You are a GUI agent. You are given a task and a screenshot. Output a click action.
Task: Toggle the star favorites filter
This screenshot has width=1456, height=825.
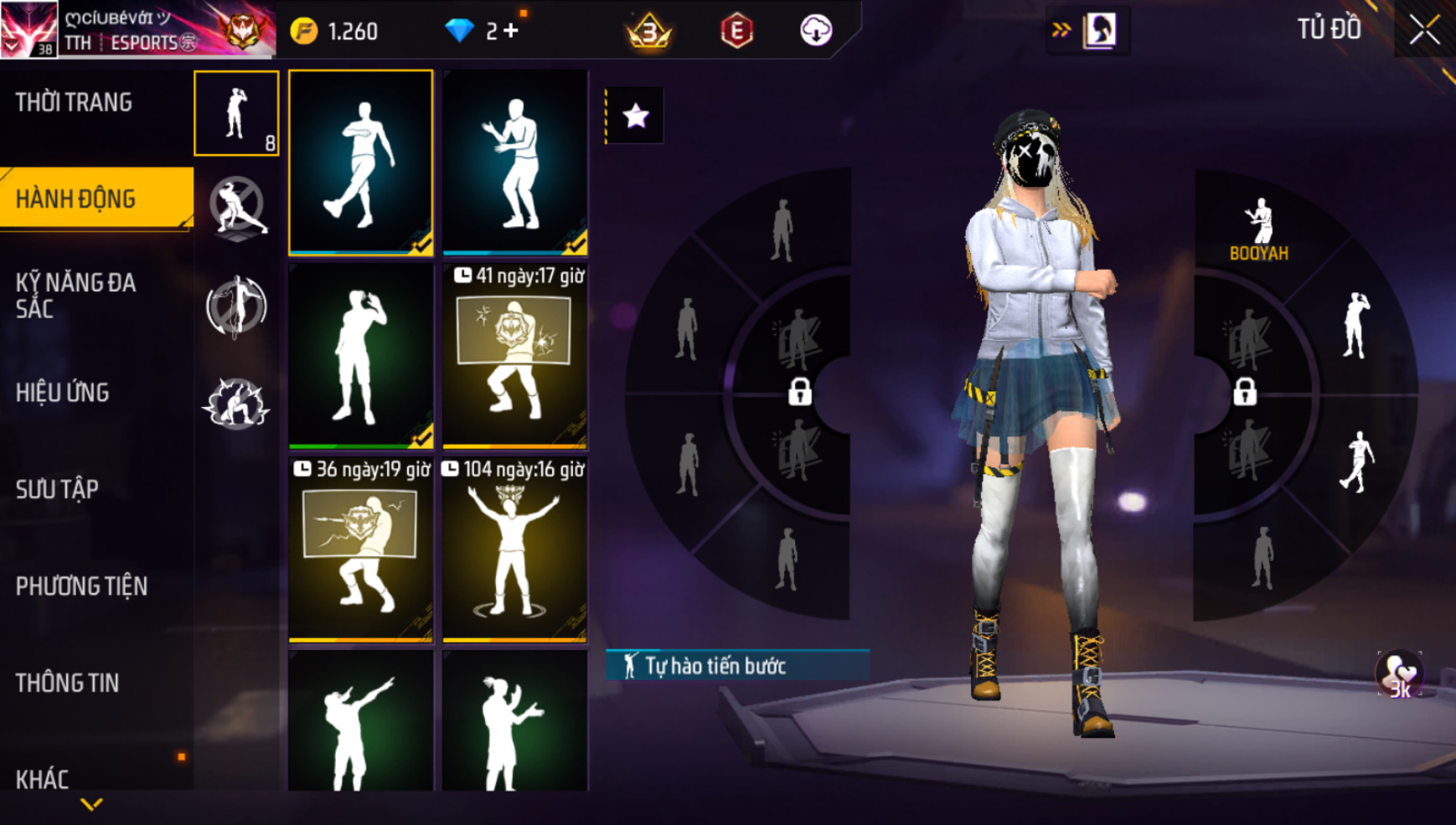coord(636,116)
